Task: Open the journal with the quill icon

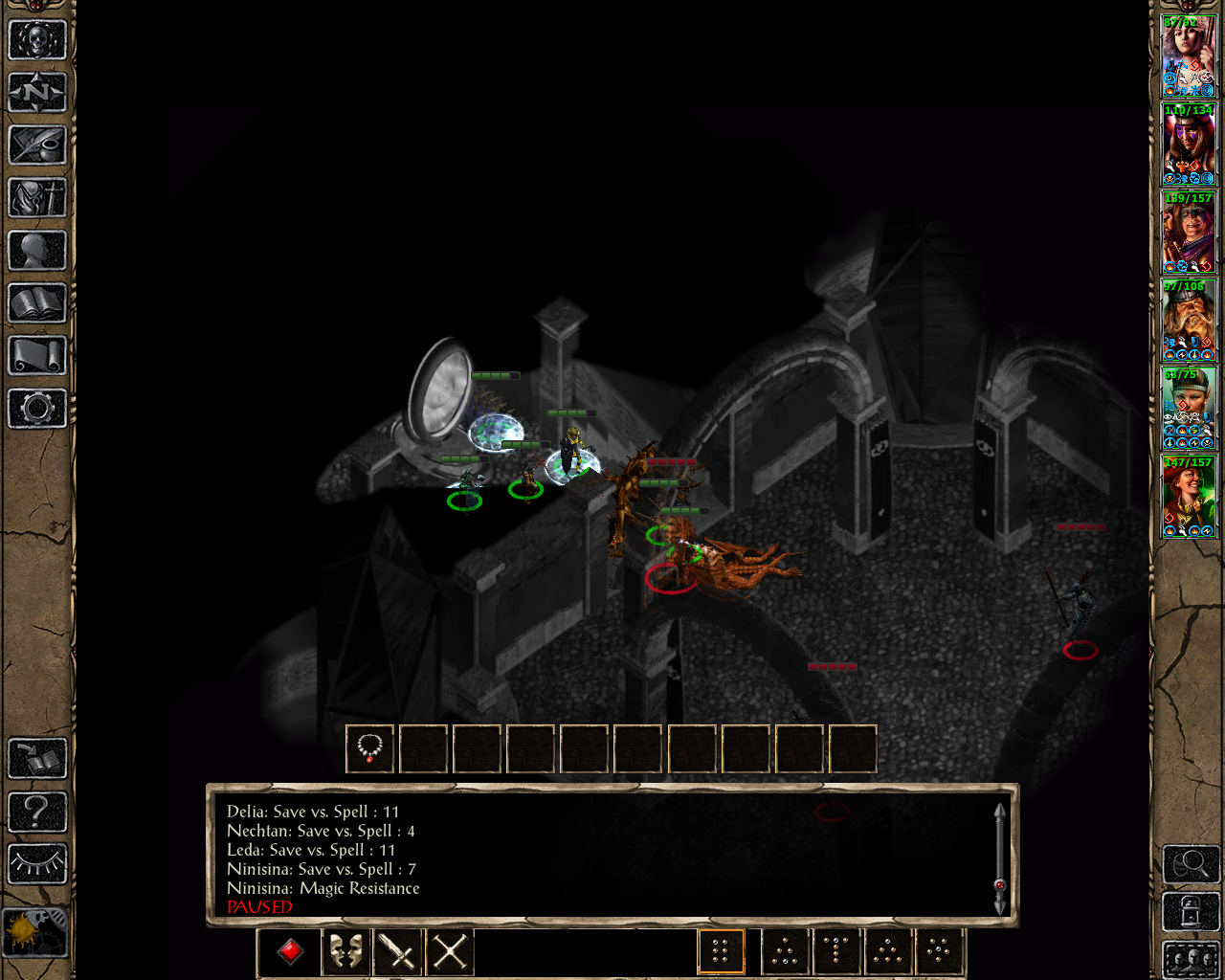Action: (37, 145)
